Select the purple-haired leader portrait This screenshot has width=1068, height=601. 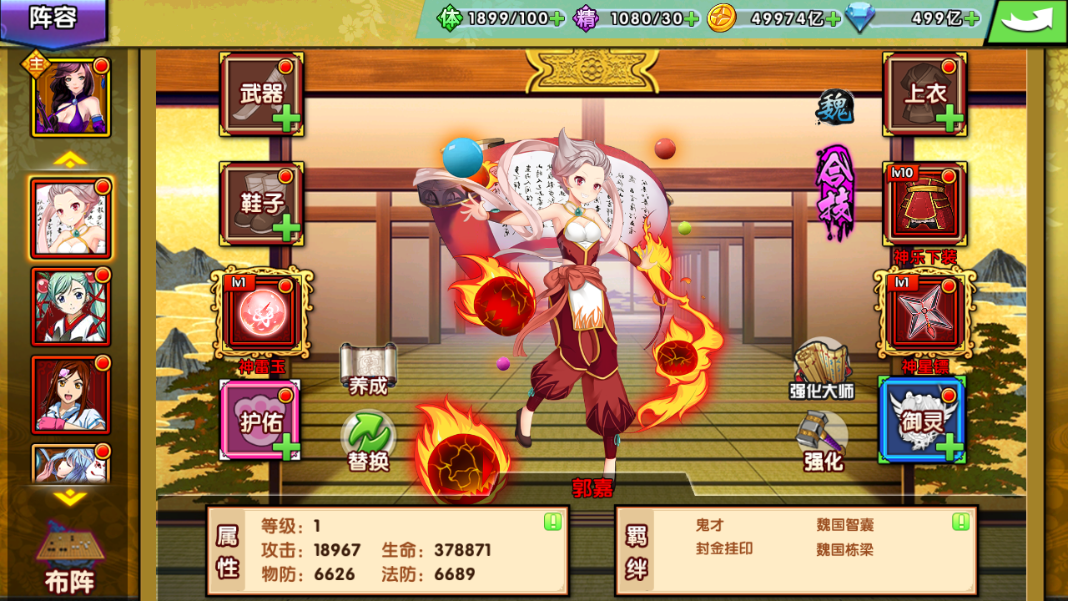(x=71, y=97)
